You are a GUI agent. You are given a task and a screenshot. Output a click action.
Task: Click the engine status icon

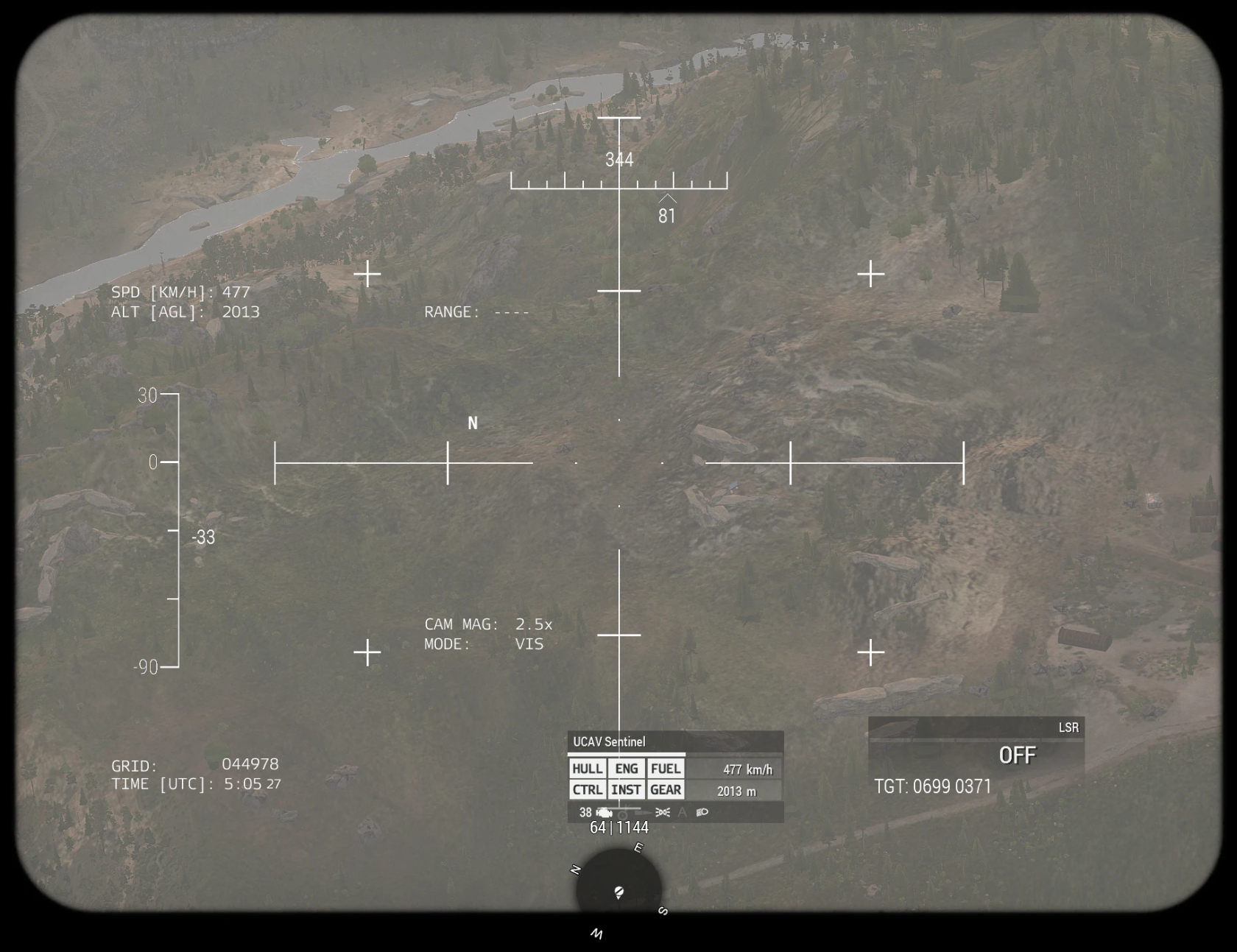(x=604, y=812)
